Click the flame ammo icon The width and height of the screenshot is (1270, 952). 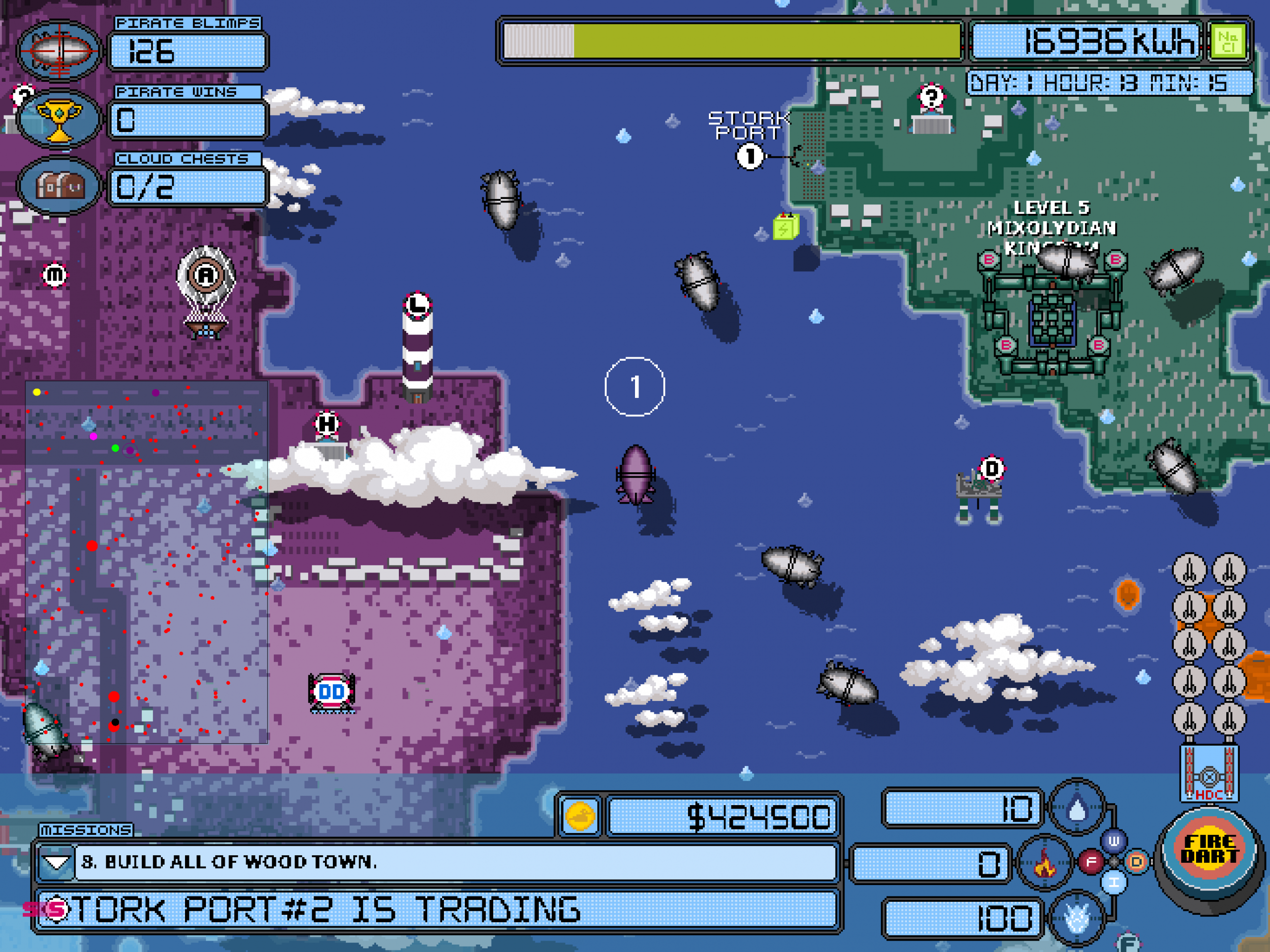(x=1045, y=863)
